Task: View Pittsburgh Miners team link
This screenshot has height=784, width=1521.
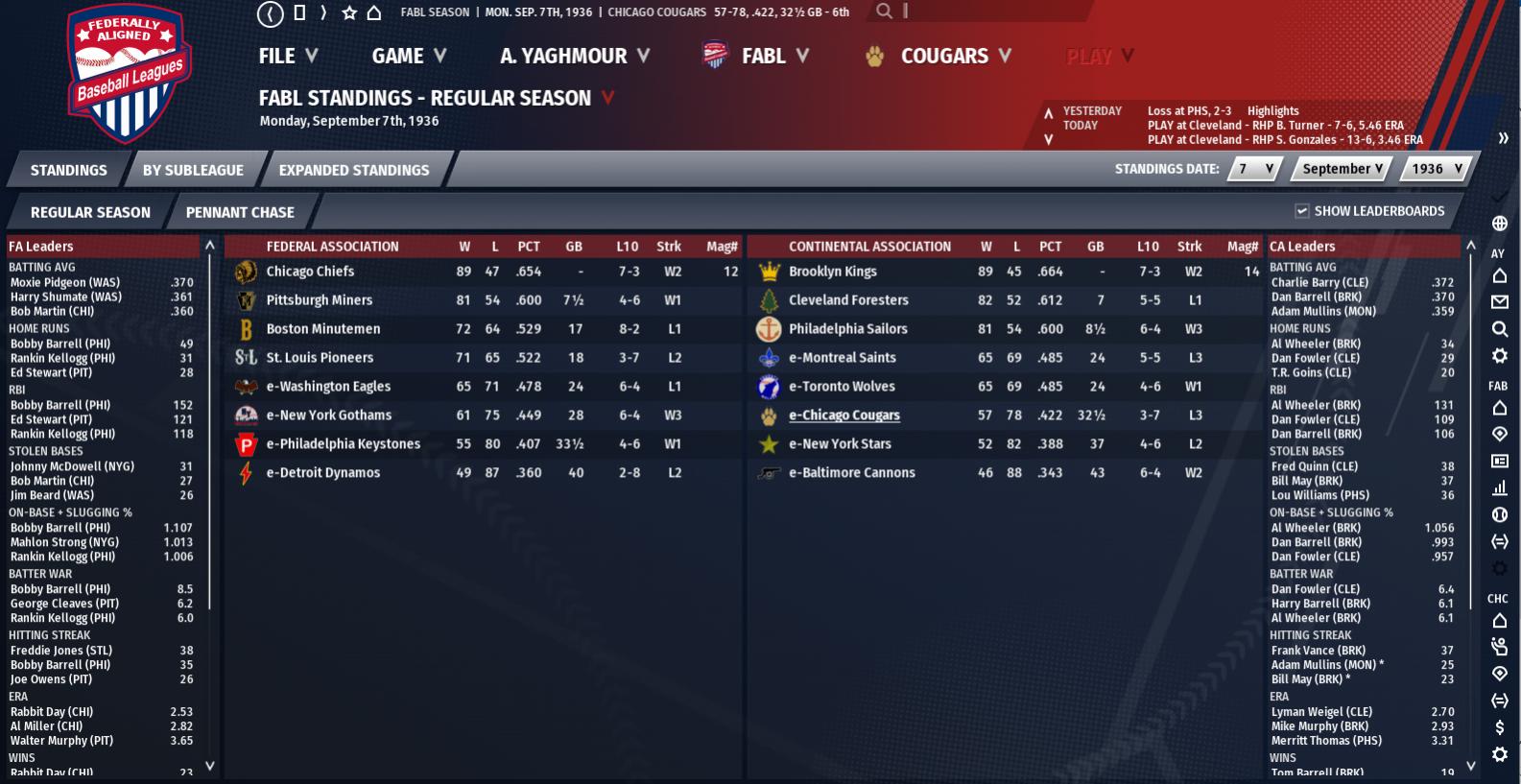Action: (319, 300)
